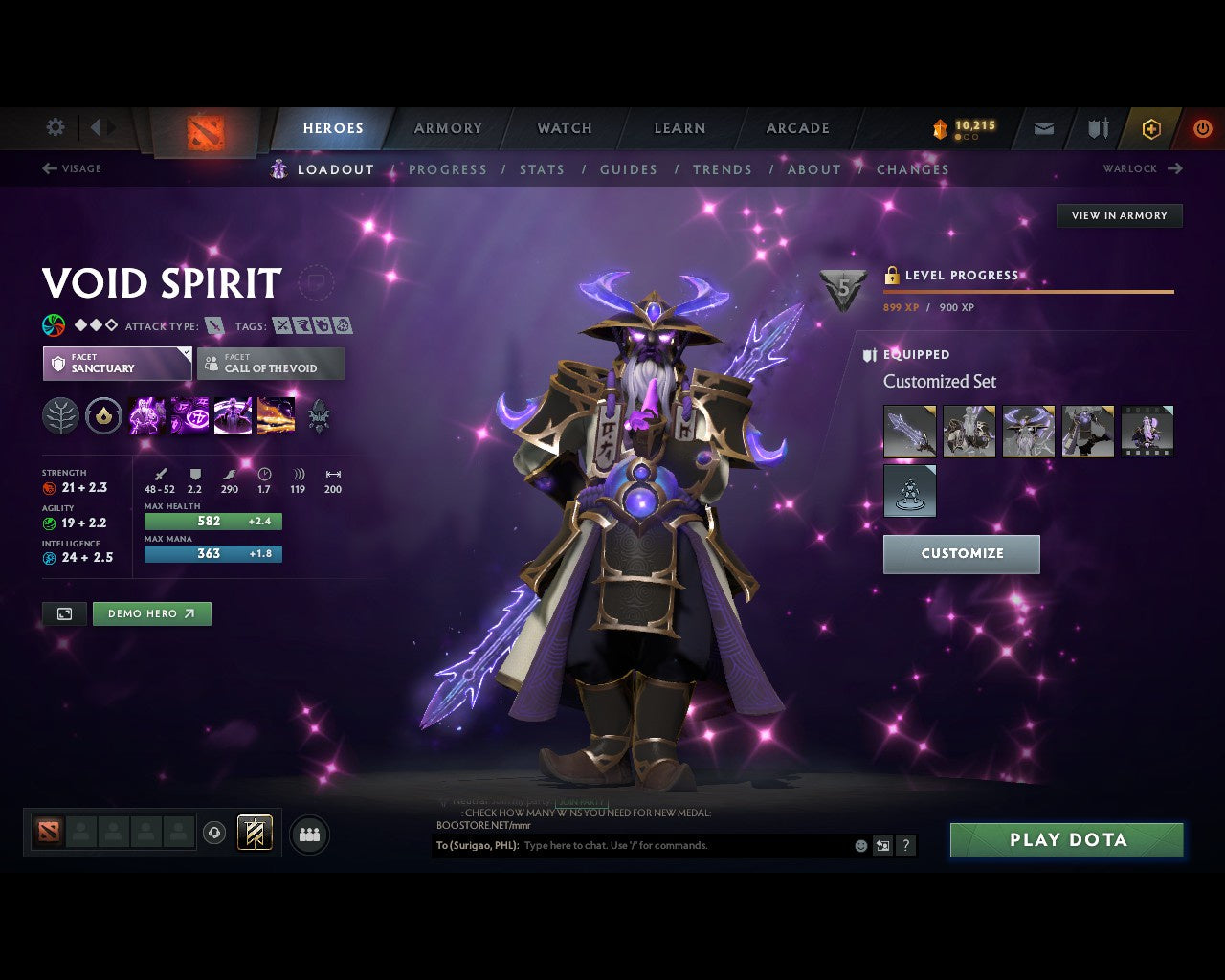
Task: Click the red power button to quit
Action: pyautogui.click(x=1203, y=127)
